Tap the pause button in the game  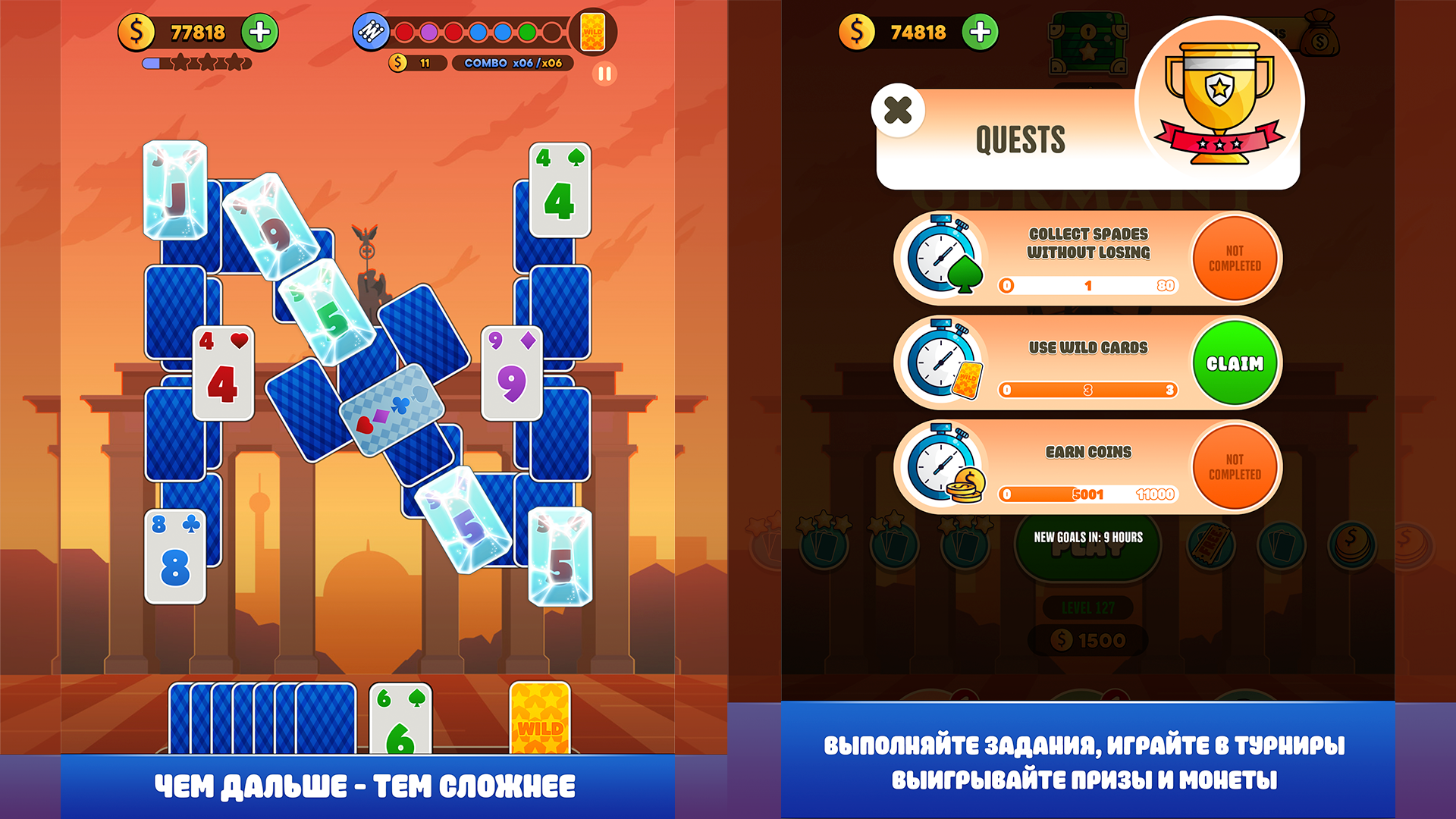coord(604,74)
